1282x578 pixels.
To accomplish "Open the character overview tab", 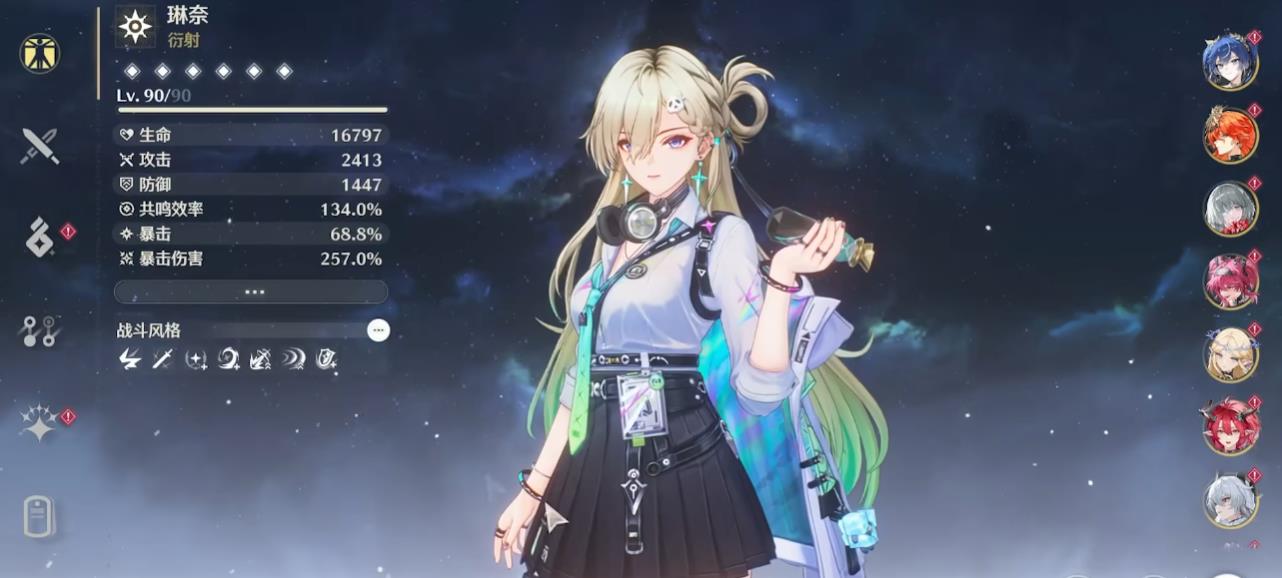I will coord(40,53).
